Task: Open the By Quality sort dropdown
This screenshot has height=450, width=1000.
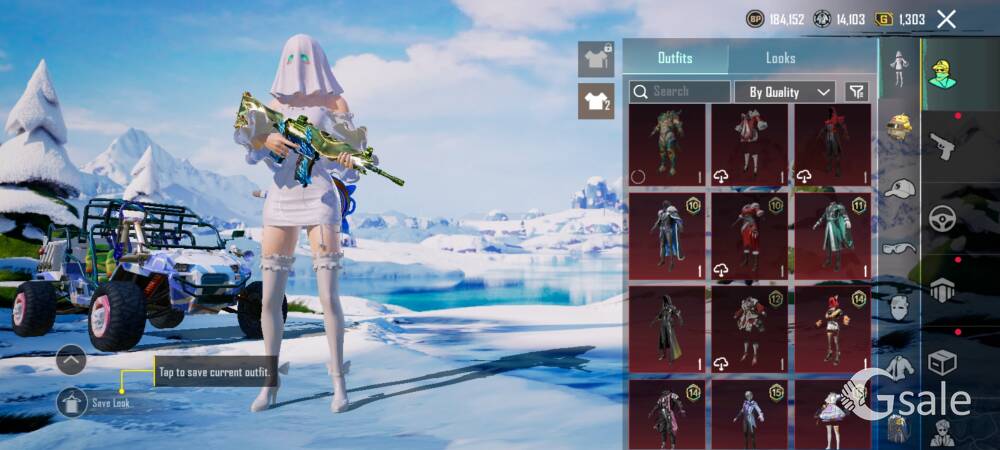Action: (x=785, y=92)
